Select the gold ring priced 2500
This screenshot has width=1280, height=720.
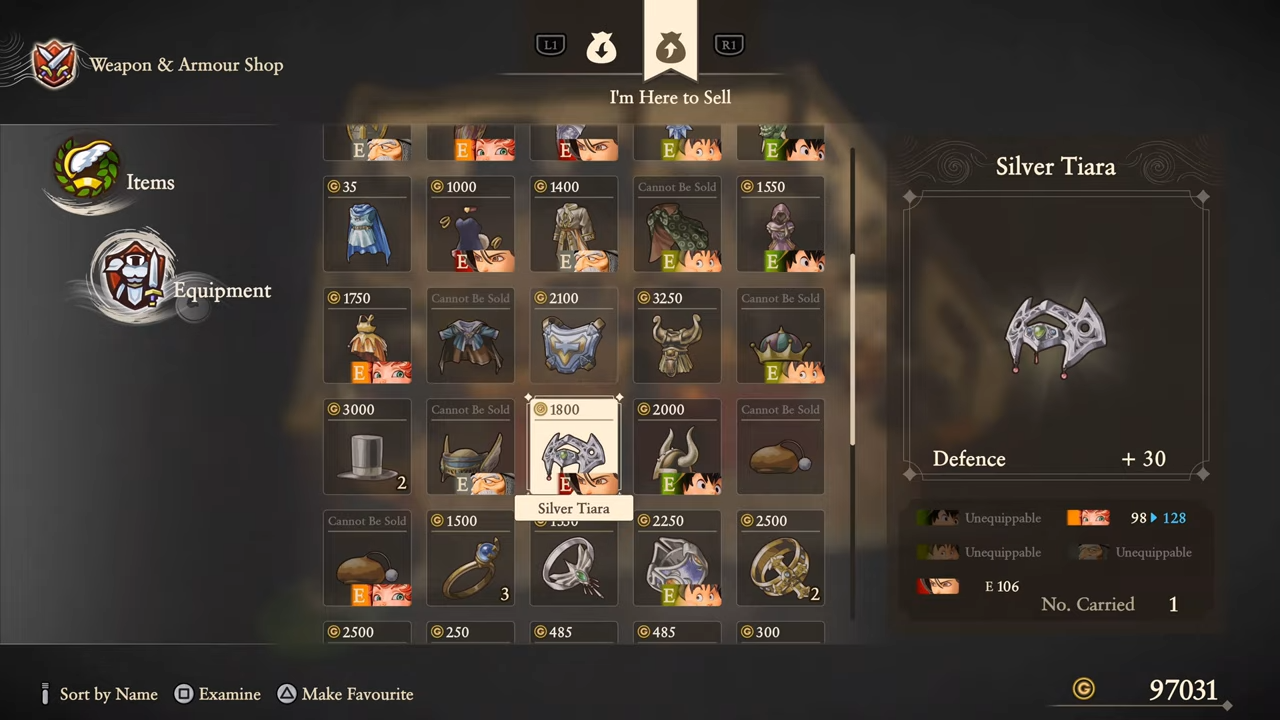point(780,559)
